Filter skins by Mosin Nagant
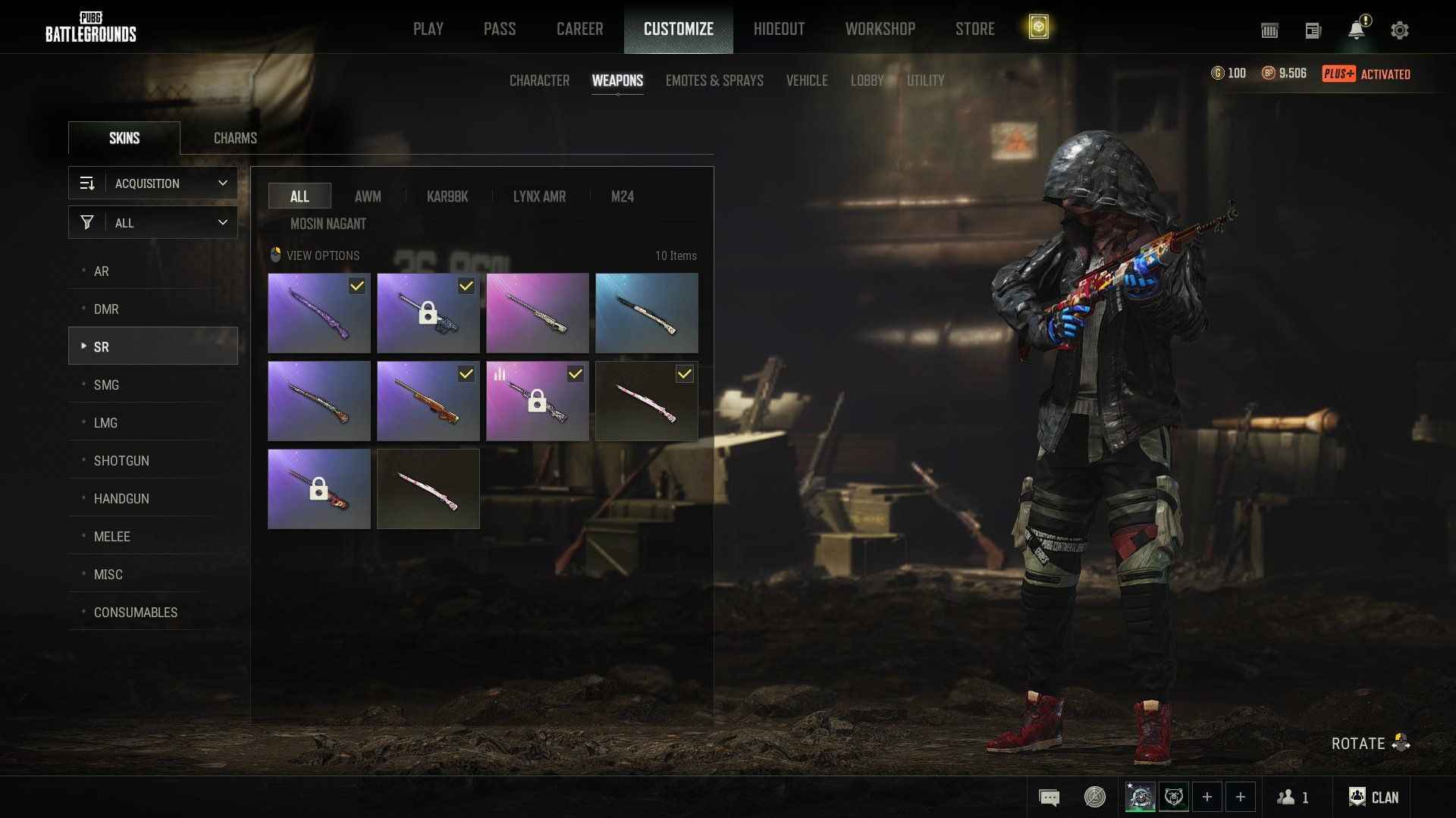This screenshot has height=818, width=1456. [x=328, y=224]
